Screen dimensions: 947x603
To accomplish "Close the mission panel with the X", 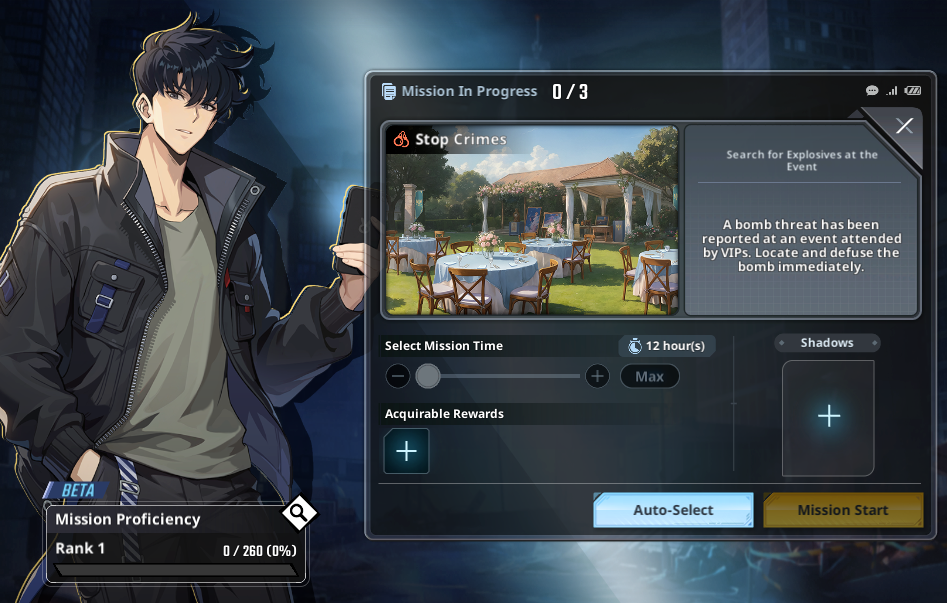I will 904,126.
